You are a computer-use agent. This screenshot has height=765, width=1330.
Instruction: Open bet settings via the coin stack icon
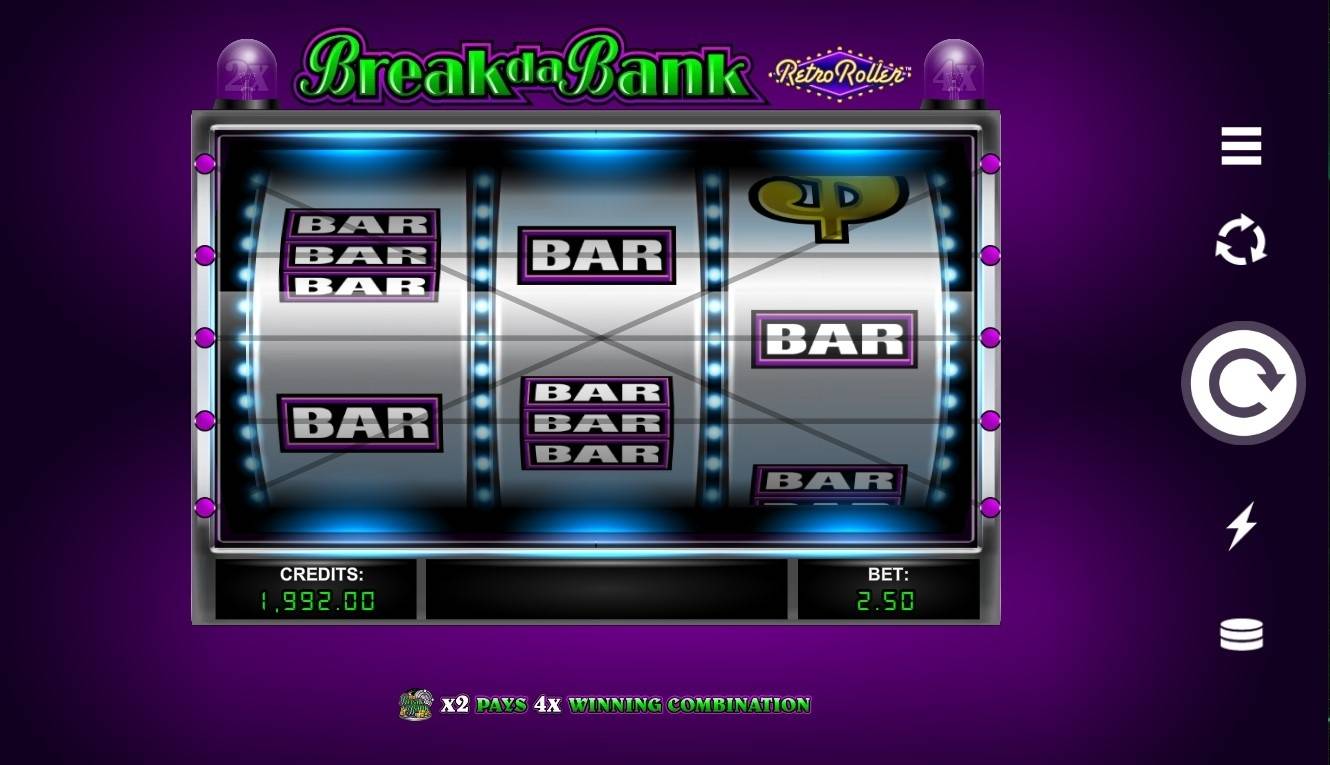point(1242,634)
